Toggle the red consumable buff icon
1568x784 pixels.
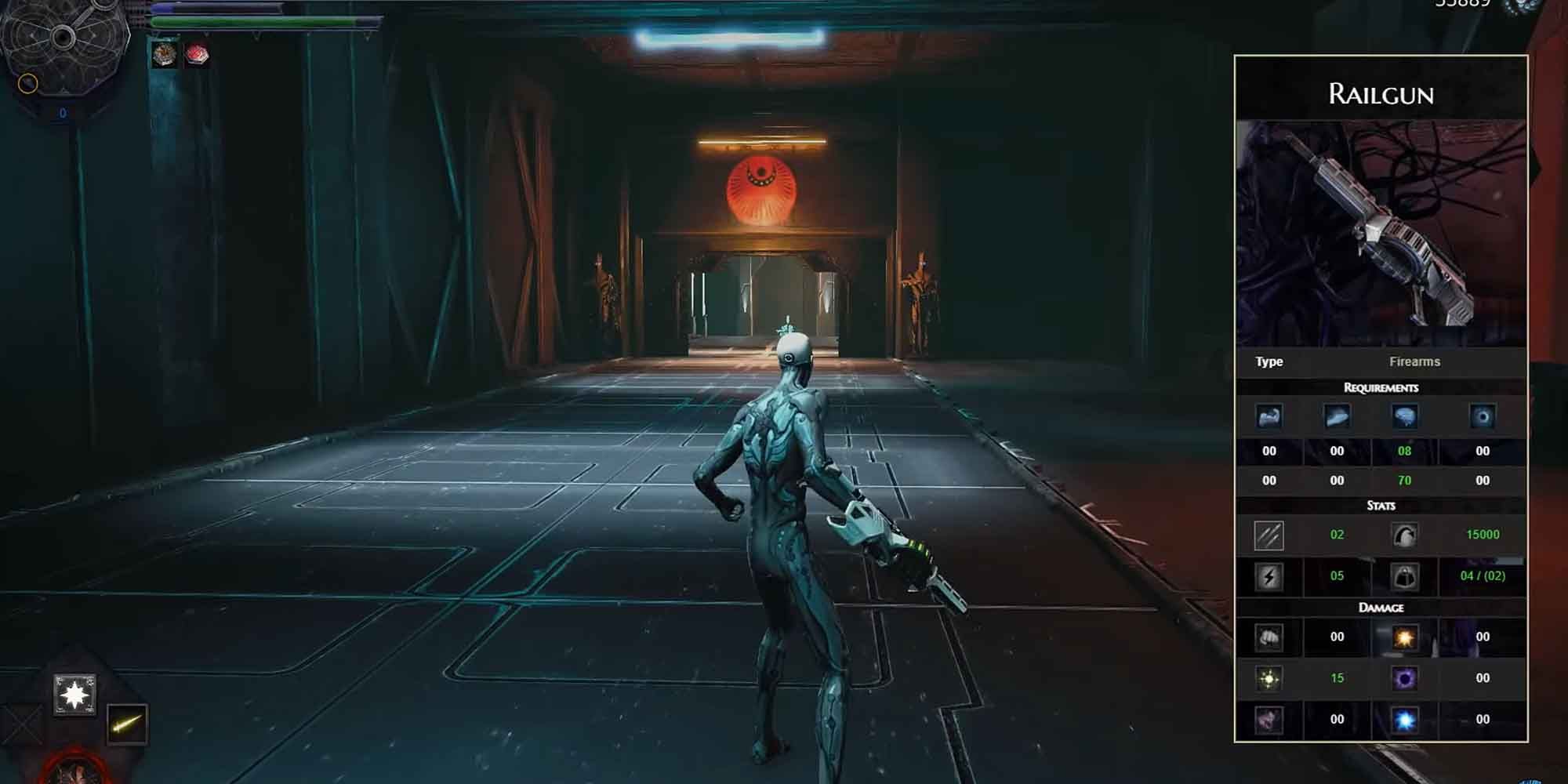tap(196, 54)
